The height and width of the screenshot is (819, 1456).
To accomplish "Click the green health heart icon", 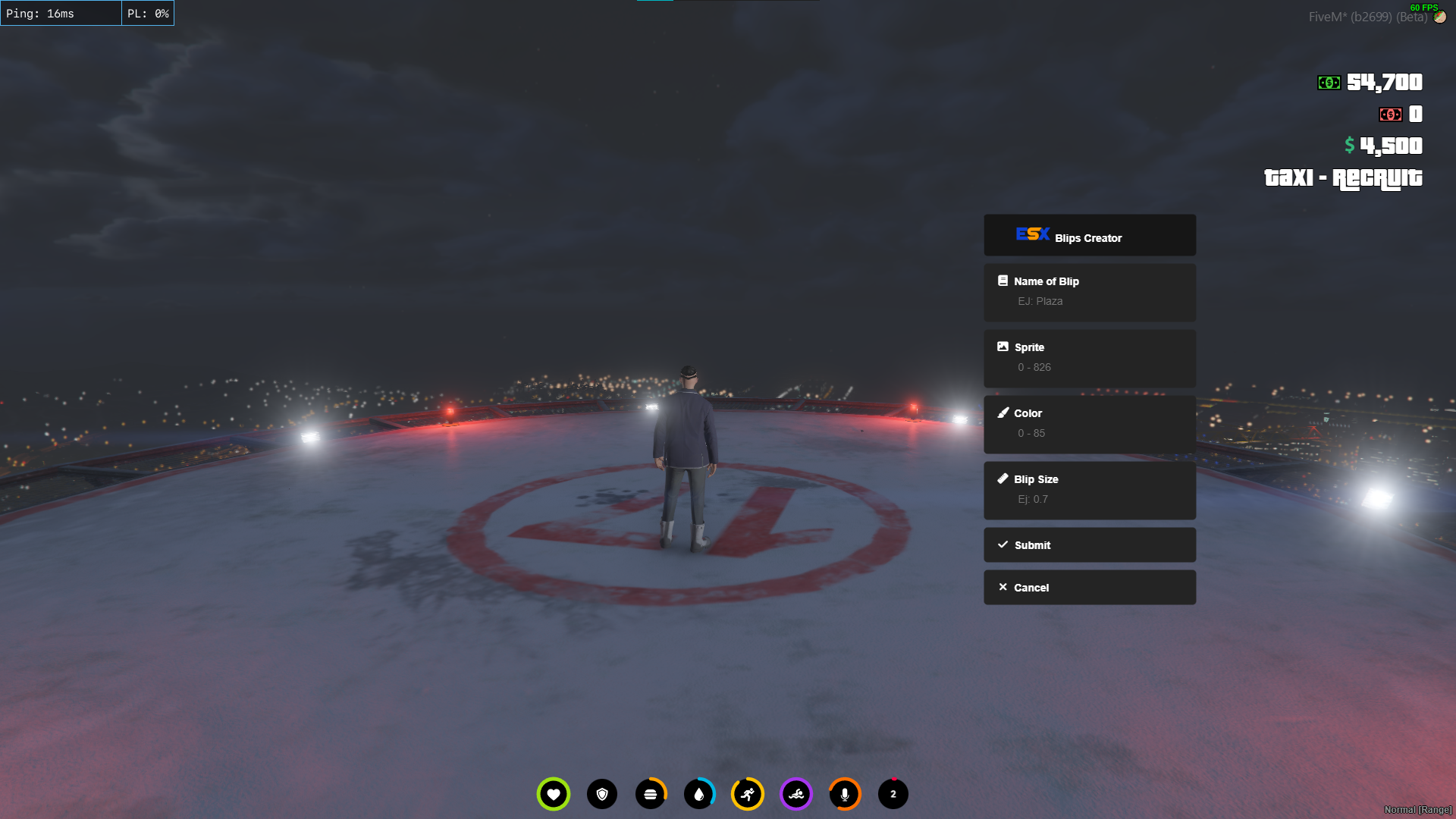I will (553, 794).
